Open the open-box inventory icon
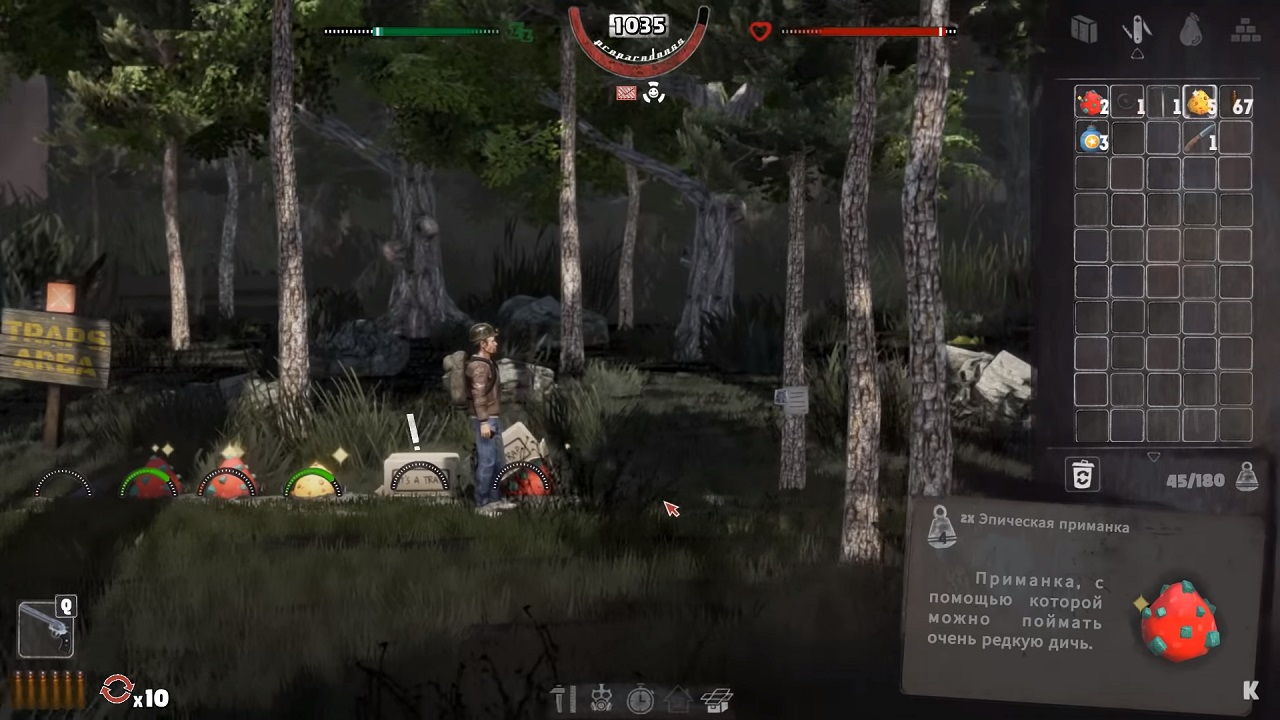Screen dimensions: 1280x720 [717, 698]
